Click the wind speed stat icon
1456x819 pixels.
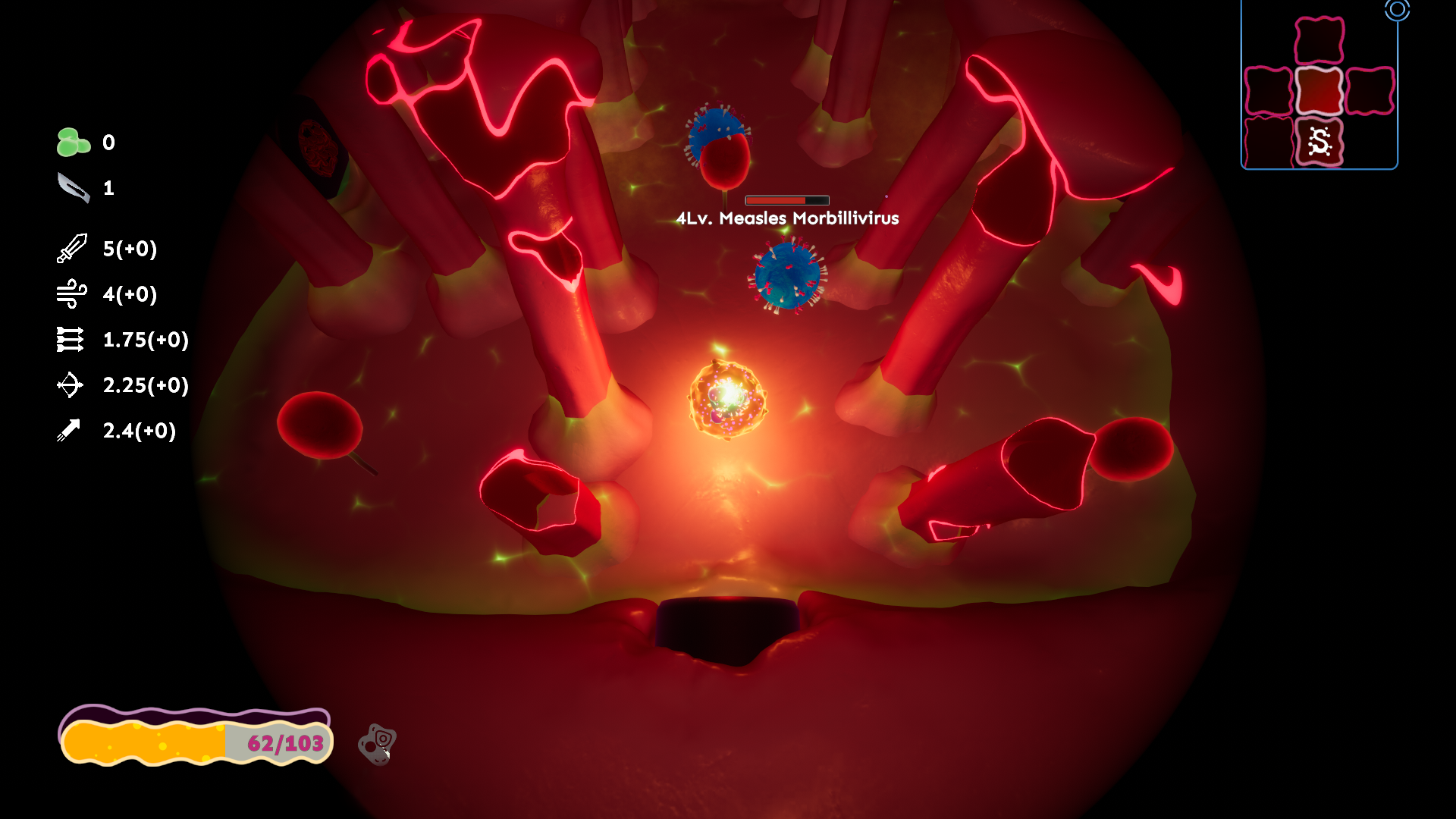click(x=72, y=294)
